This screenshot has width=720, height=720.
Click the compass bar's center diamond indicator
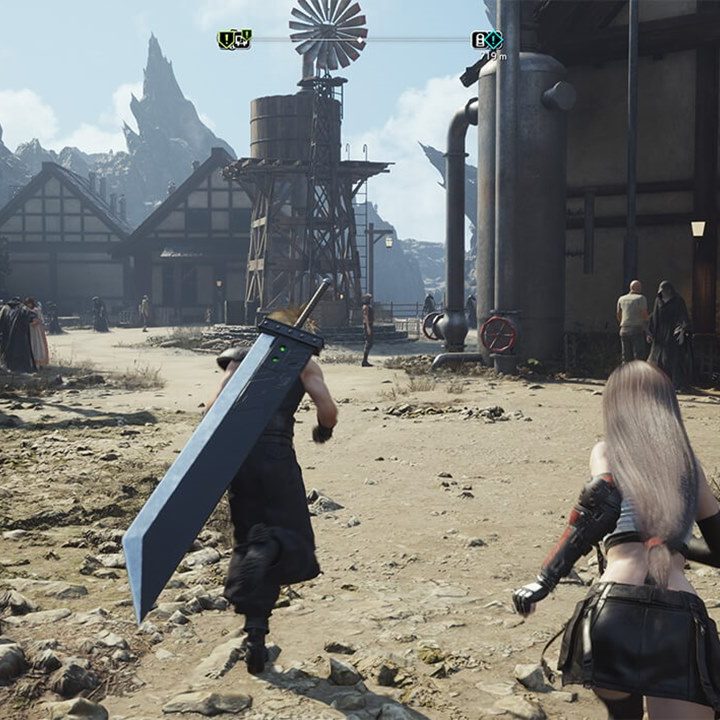coord(360,40)
